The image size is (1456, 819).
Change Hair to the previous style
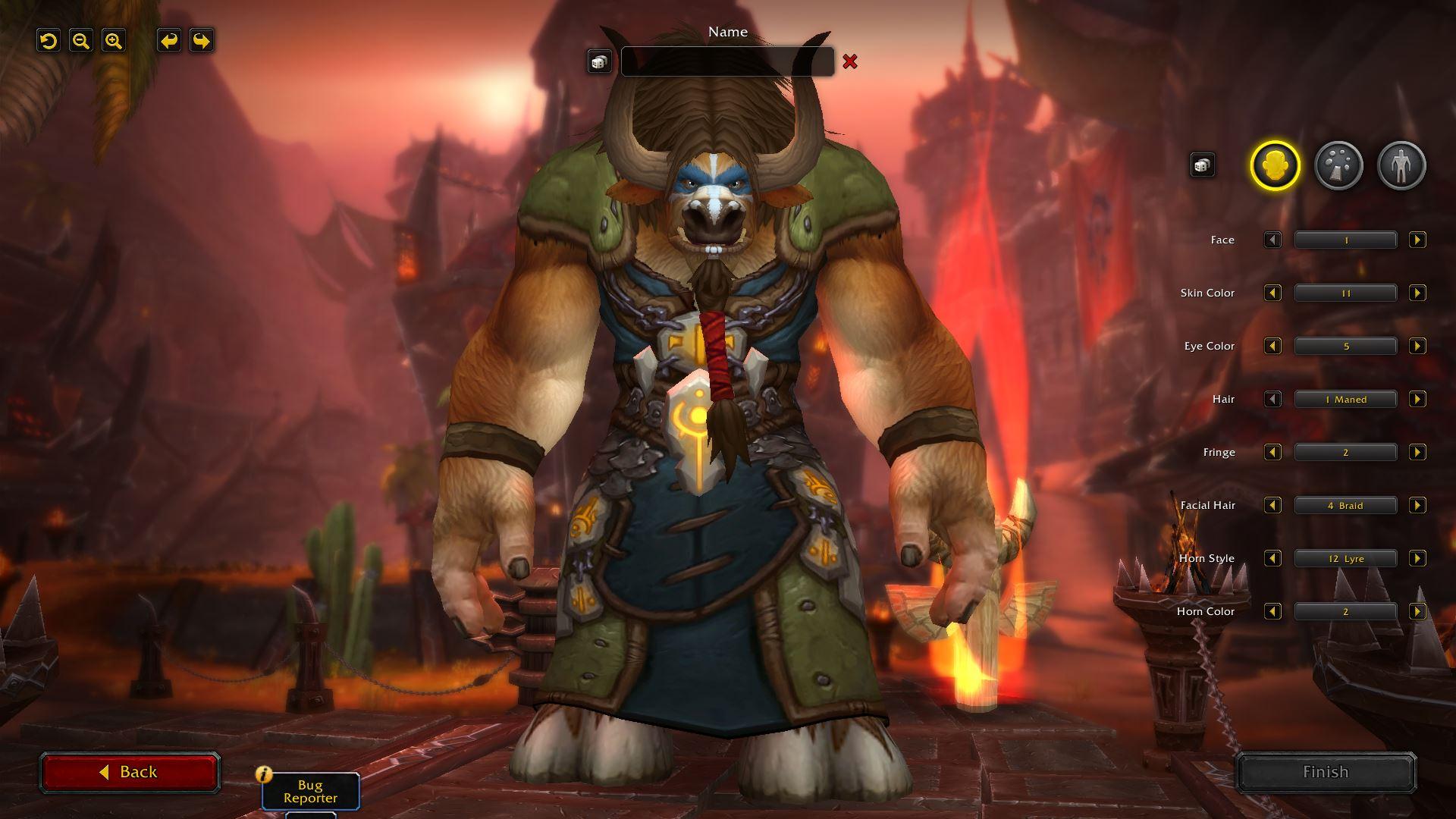(x=1272, y=399)
